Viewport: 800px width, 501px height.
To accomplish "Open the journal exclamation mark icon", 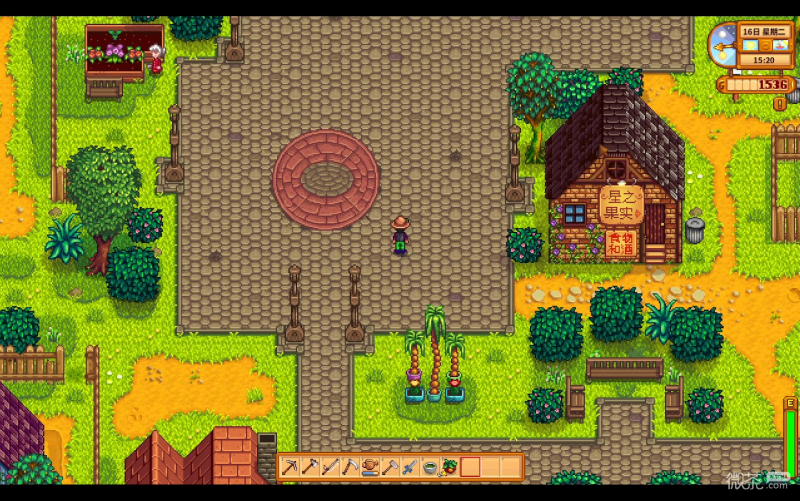I will pos(780,104).
